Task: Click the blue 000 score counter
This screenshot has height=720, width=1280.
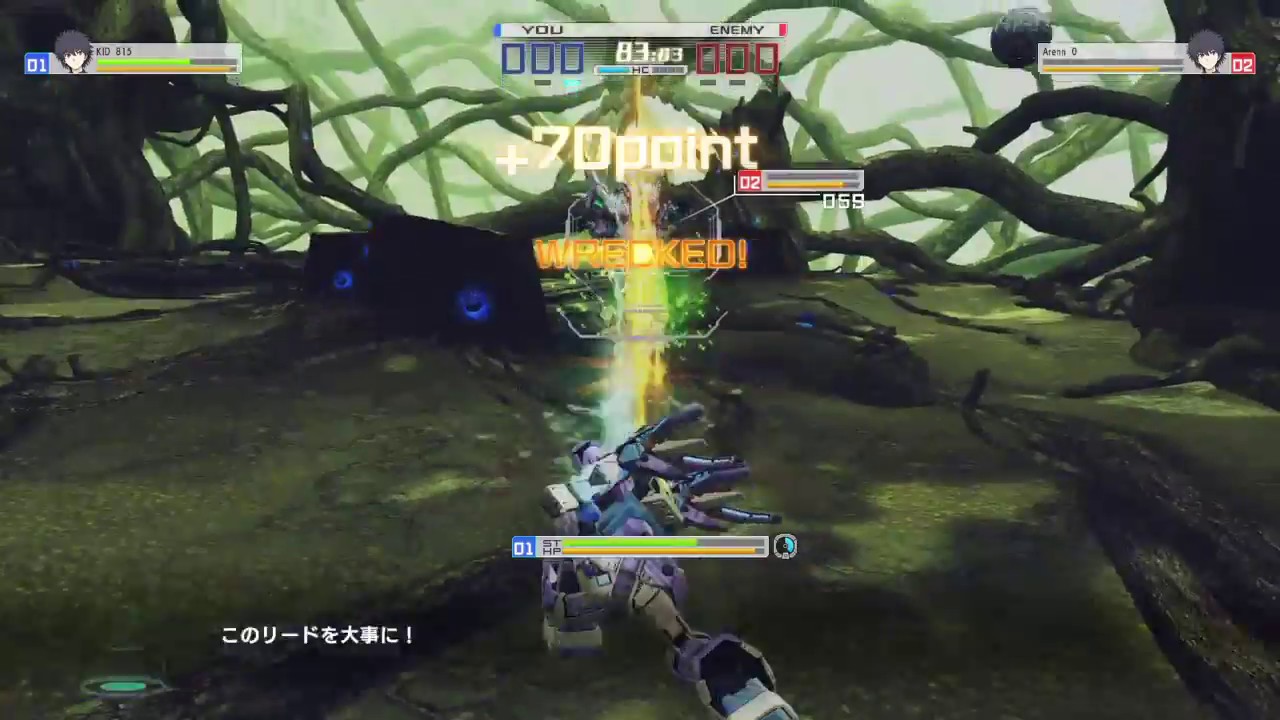Action: (x=543, y=58)
